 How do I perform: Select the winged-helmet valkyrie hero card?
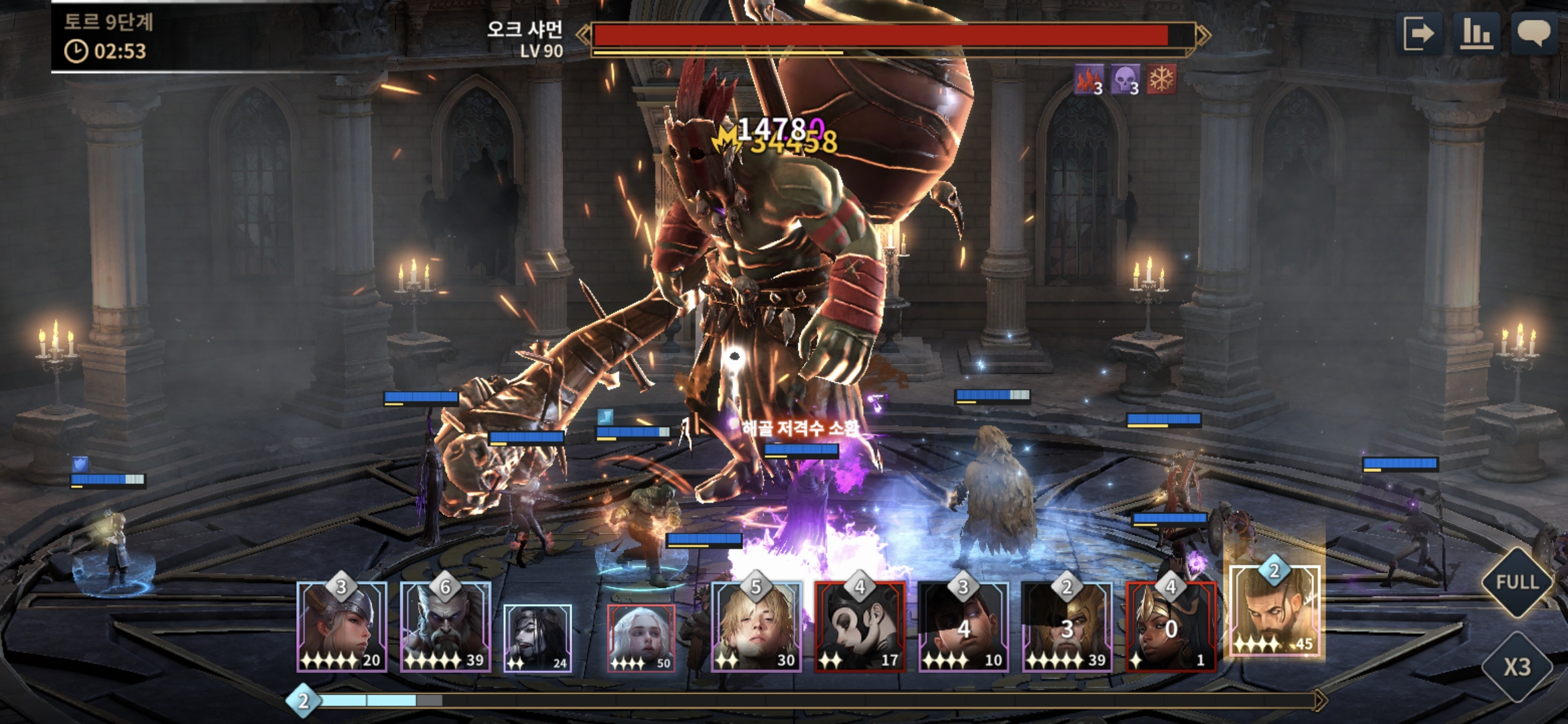pyautogui.click(x=342, y=627)
